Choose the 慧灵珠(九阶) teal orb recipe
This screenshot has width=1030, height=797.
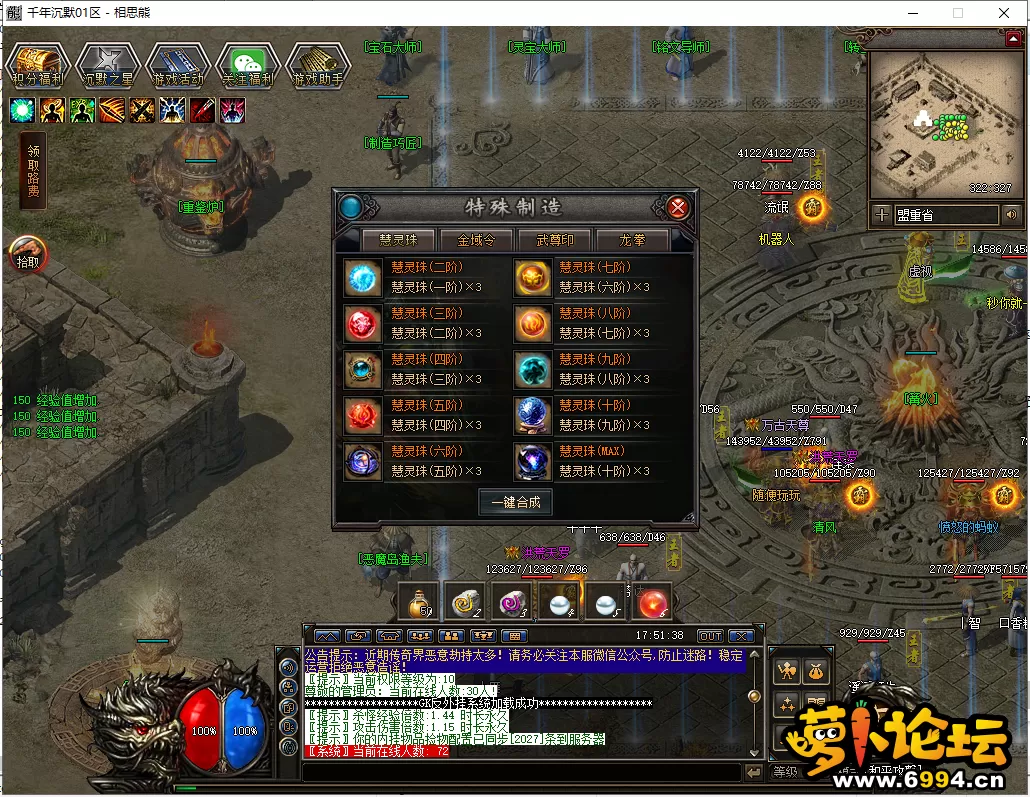[533, 370]
